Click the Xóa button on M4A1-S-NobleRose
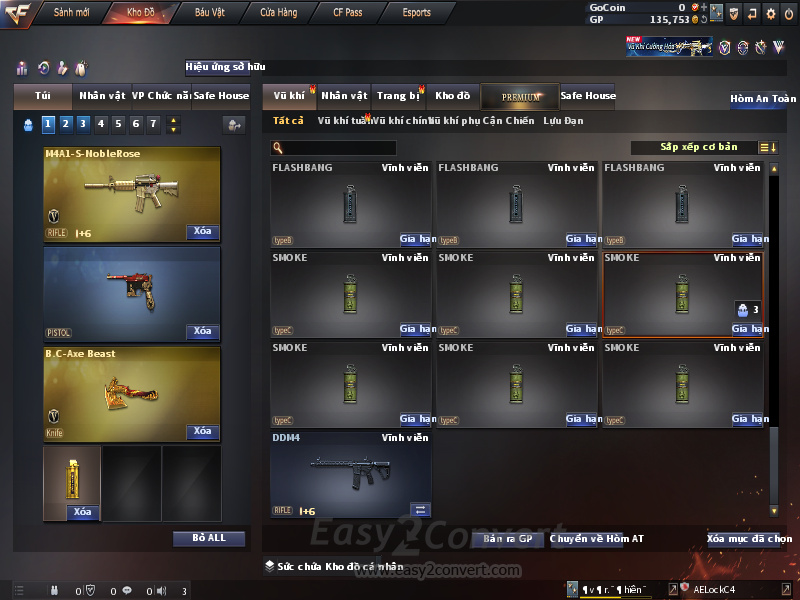 [202, 232]
